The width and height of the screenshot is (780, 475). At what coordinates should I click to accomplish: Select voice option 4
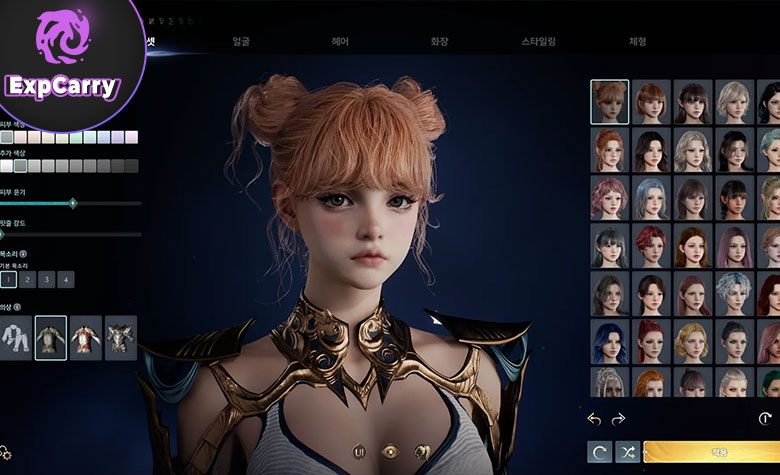[65, 280]
